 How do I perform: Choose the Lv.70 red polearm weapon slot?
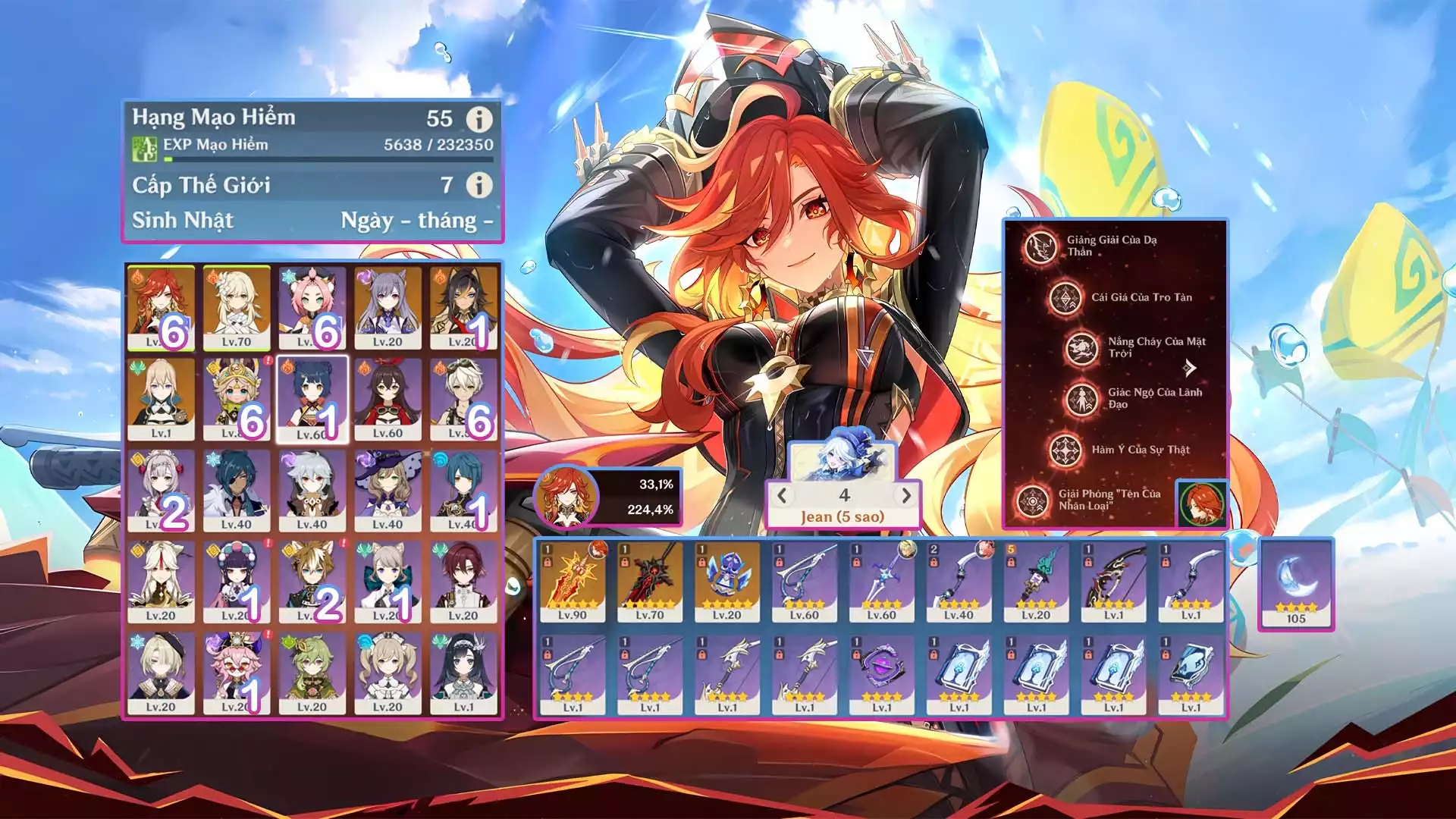[x=650, y=582]
